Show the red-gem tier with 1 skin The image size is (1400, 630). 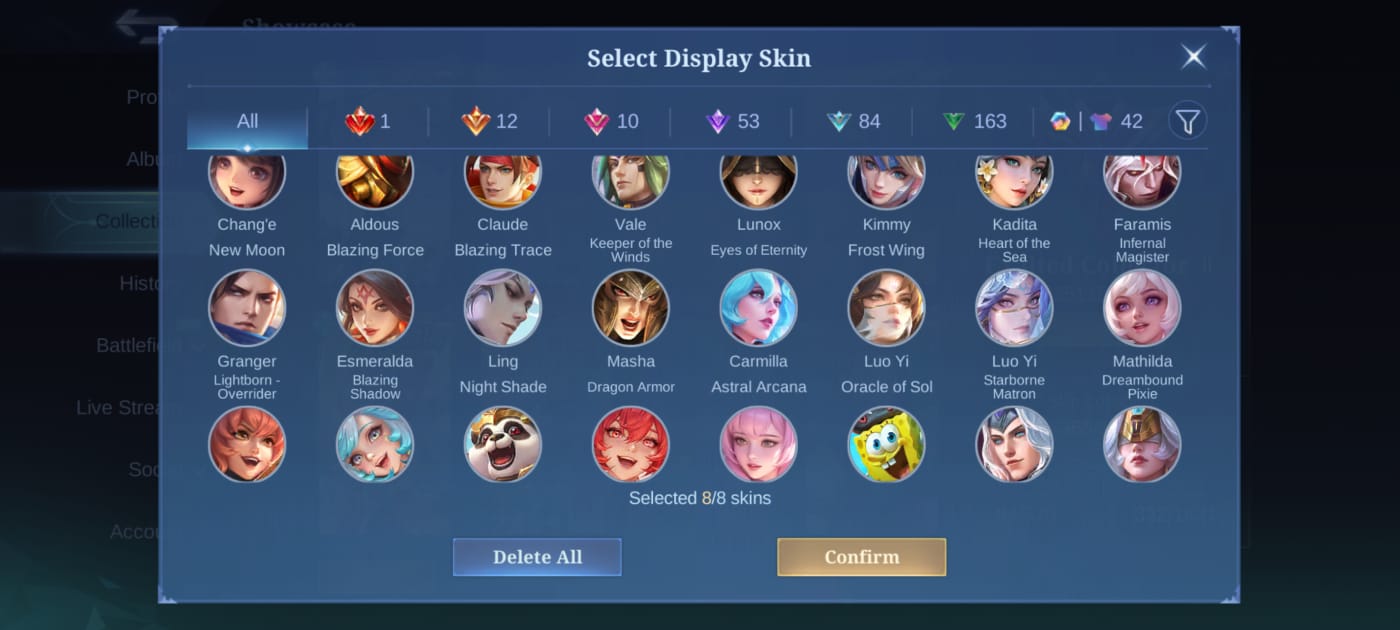pos(368,122)
